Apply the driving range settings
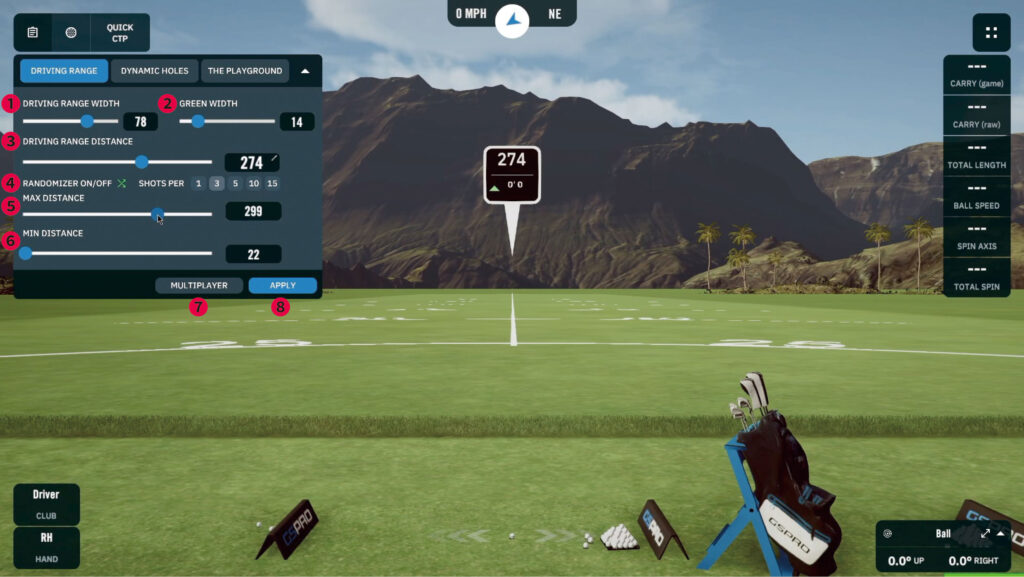 pyautogui.click(x=283, y=285)
